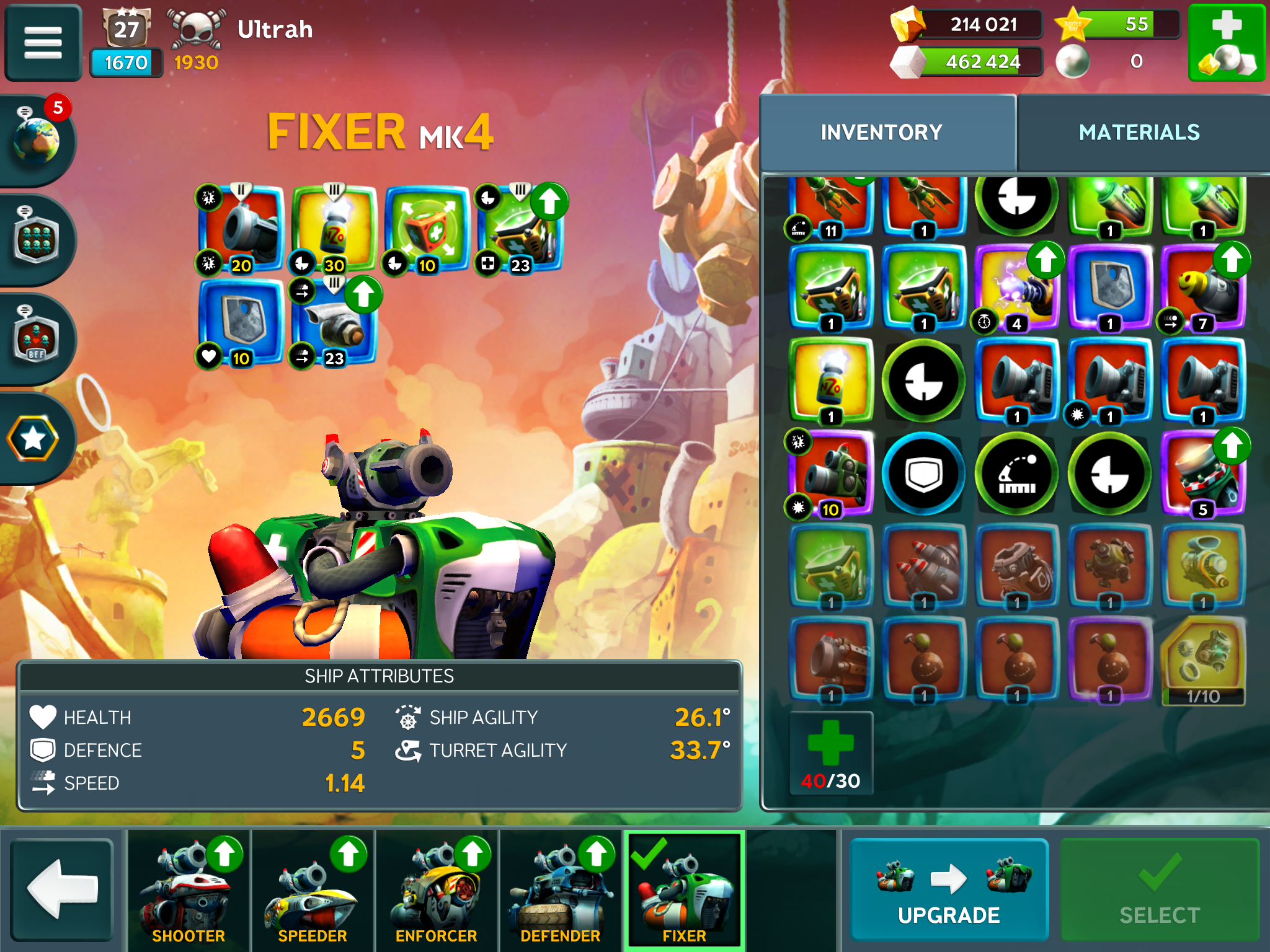
Task: Open the shop with the green plus button
Action: click(1226, 42)
